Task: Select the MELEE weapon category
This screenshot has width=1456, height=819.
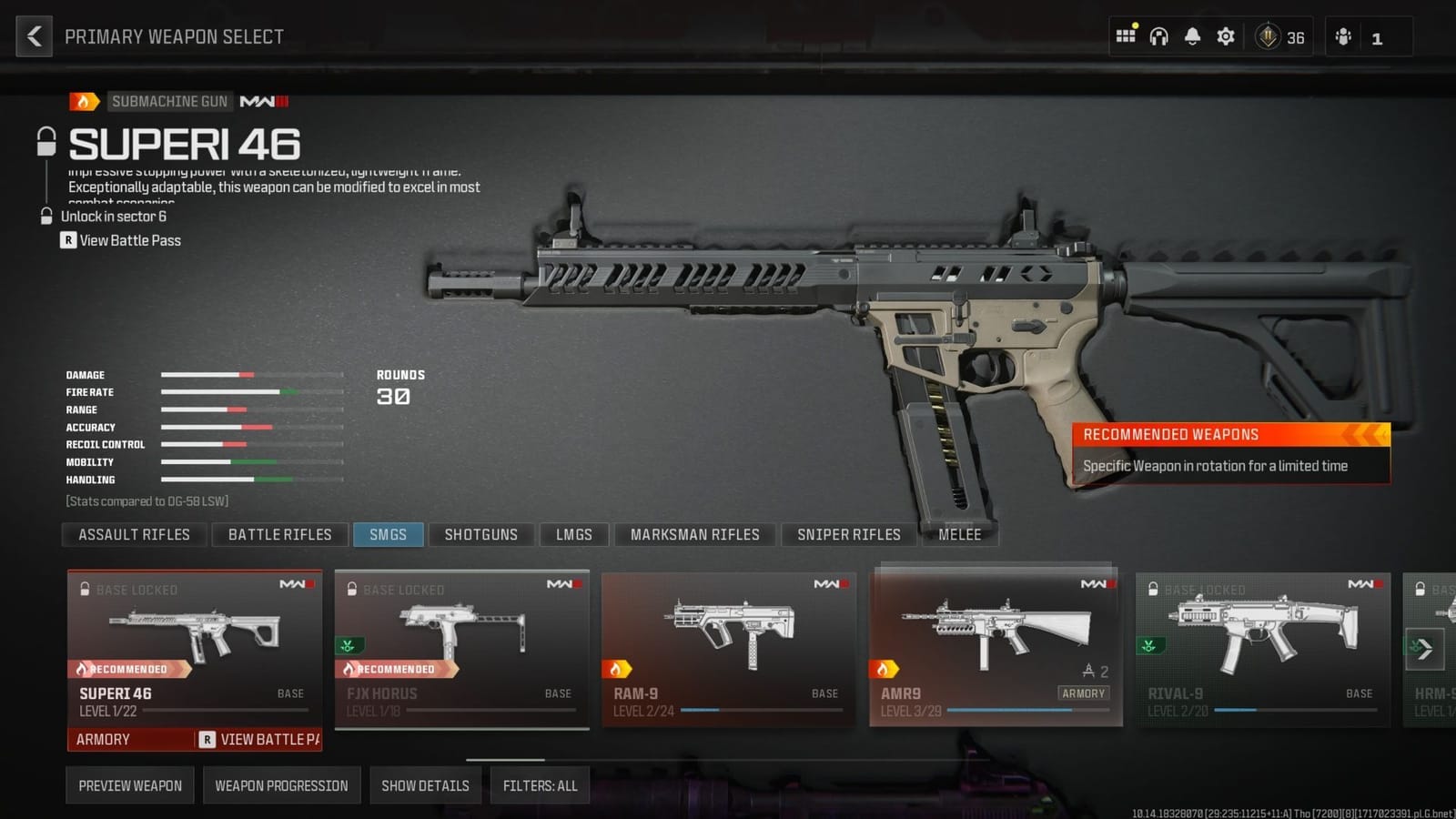Action: (x=959, y=534)
